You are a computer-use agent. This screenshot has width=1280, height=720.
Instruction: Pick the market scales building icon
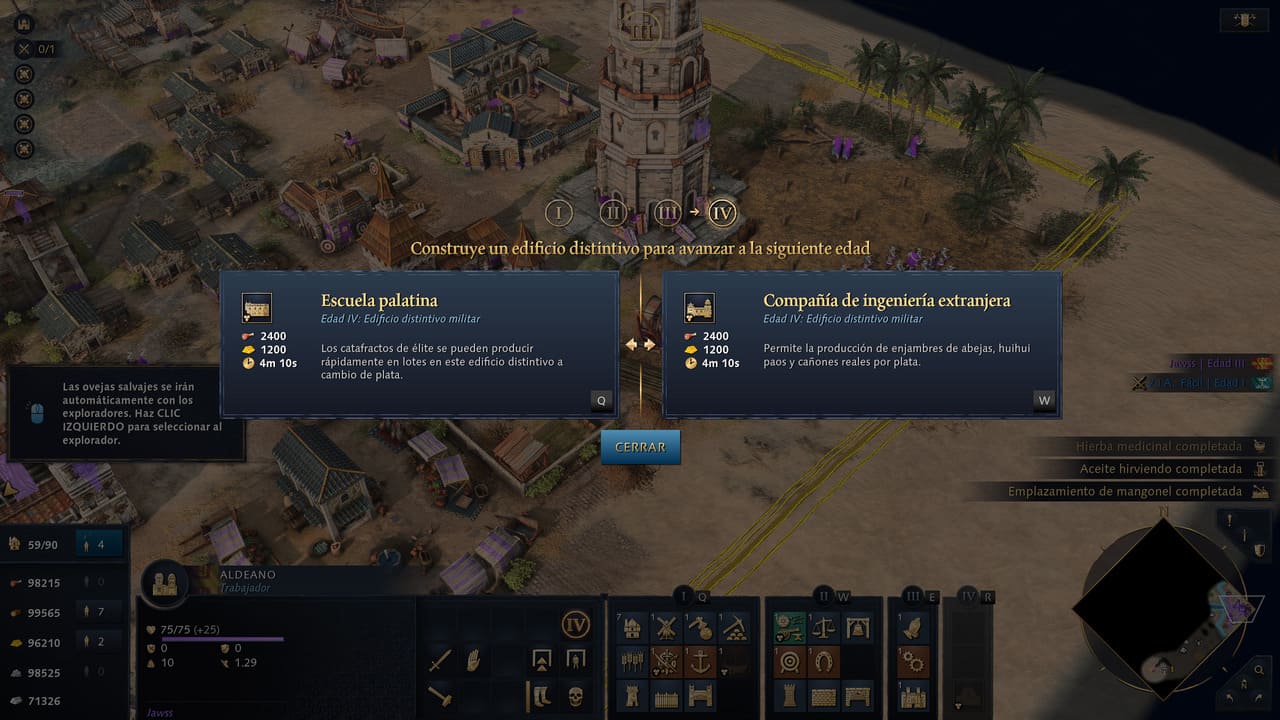coord(824,628)
